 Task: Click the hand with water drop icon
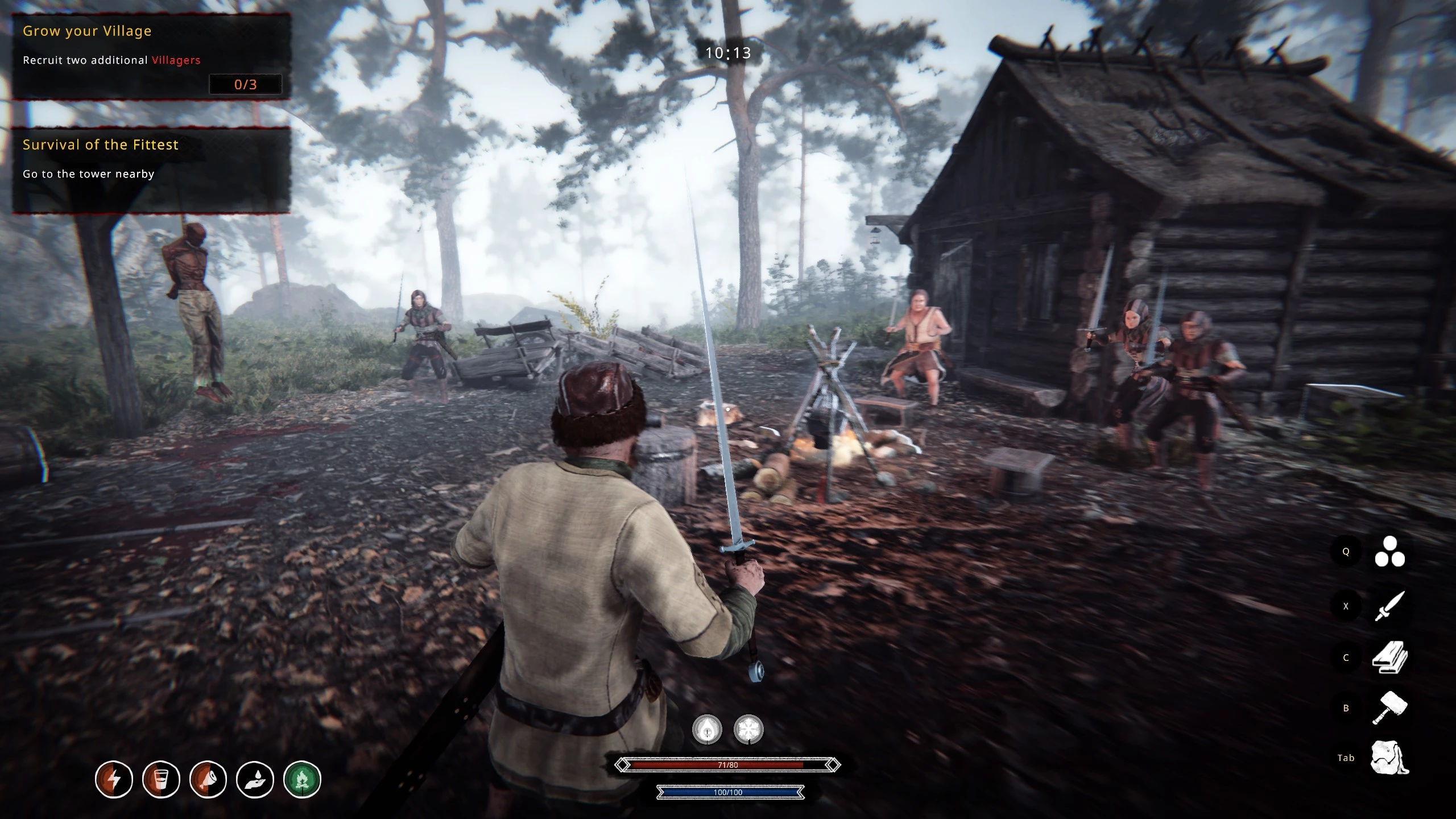pyautogui.click(x=255, y=779)
